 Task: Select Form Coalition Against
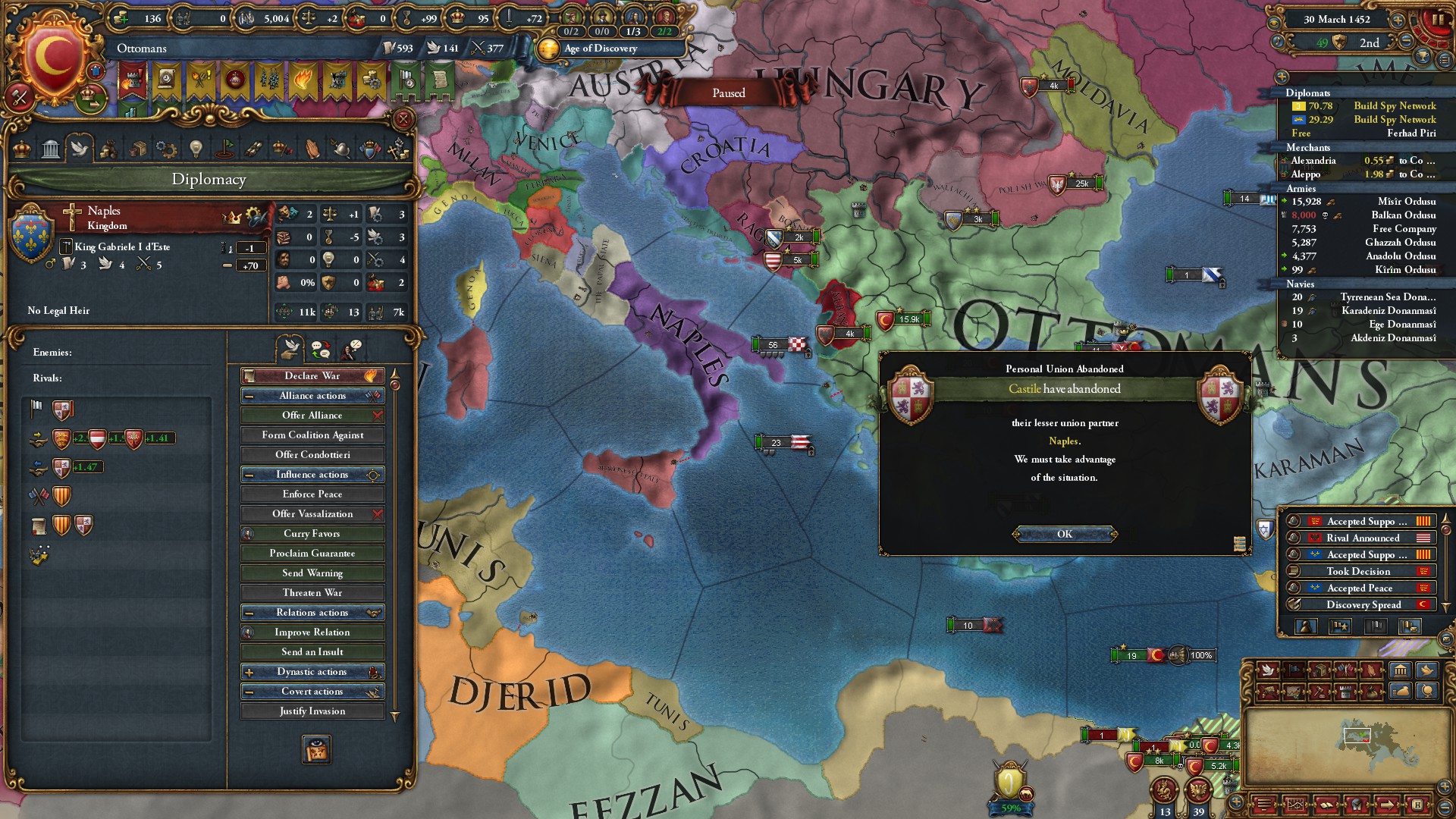(x=312, y=435)
